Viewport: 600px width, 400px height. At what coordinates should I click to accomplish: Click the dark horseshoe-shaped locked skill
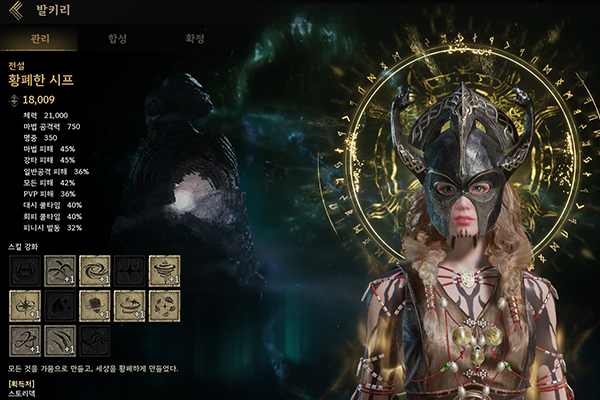[x=25, y=271]
